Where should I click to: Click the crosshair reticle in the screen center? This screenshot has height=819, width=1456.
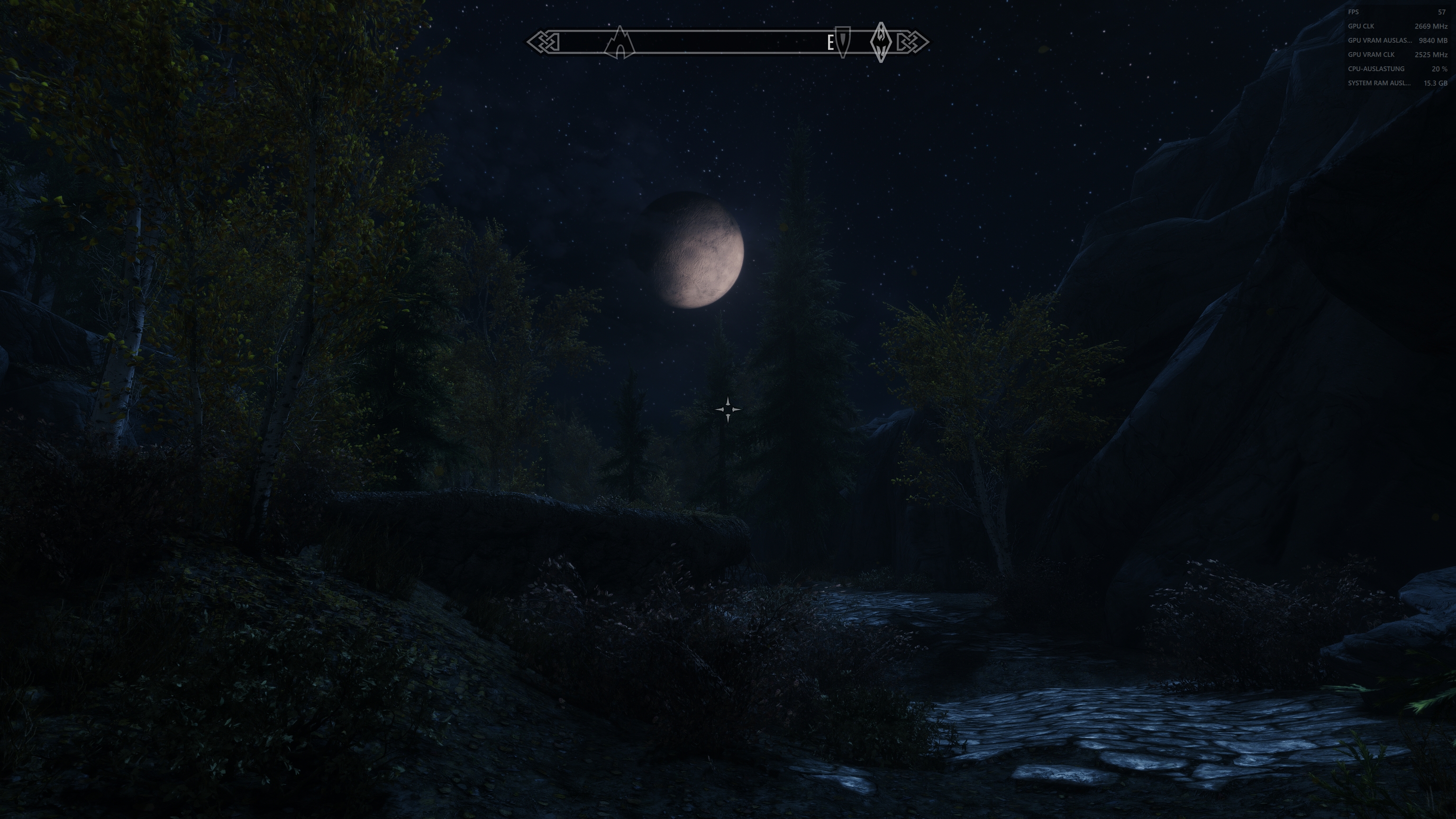727,409
